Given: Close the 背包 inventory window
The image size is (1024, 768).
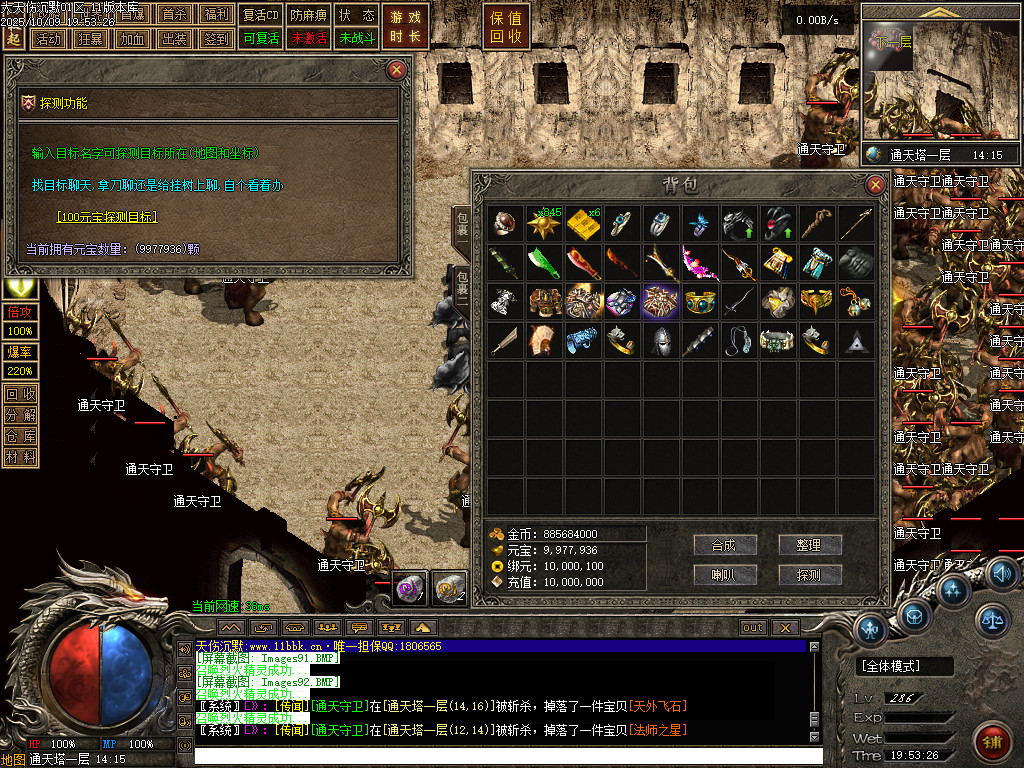Looking at the screenshot, I should coord(875,185).
